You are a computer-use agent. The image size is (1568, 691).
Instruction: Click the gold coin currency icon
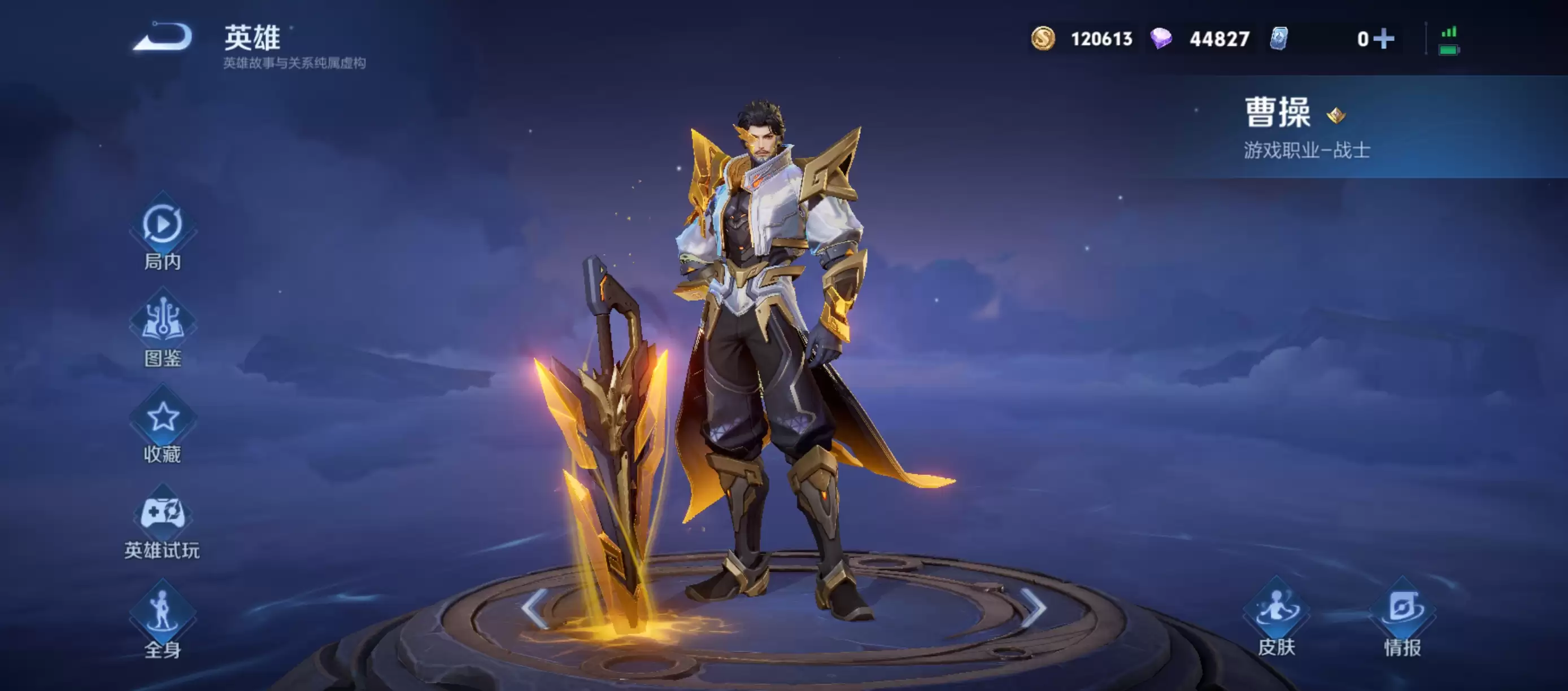click(x=1043, y=39)
